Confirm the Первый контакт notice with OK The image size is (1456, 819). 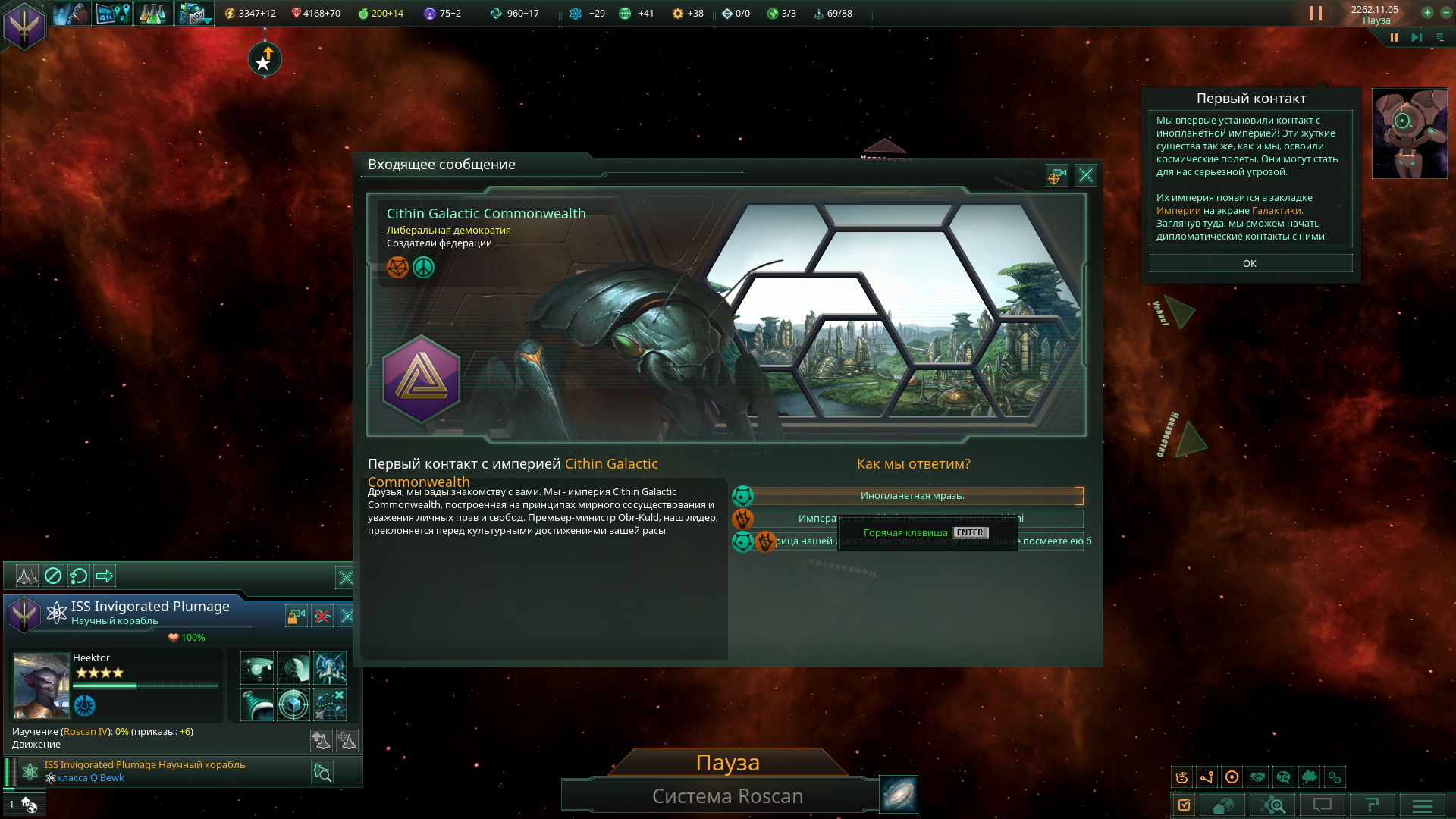(x=1250, y=264)
